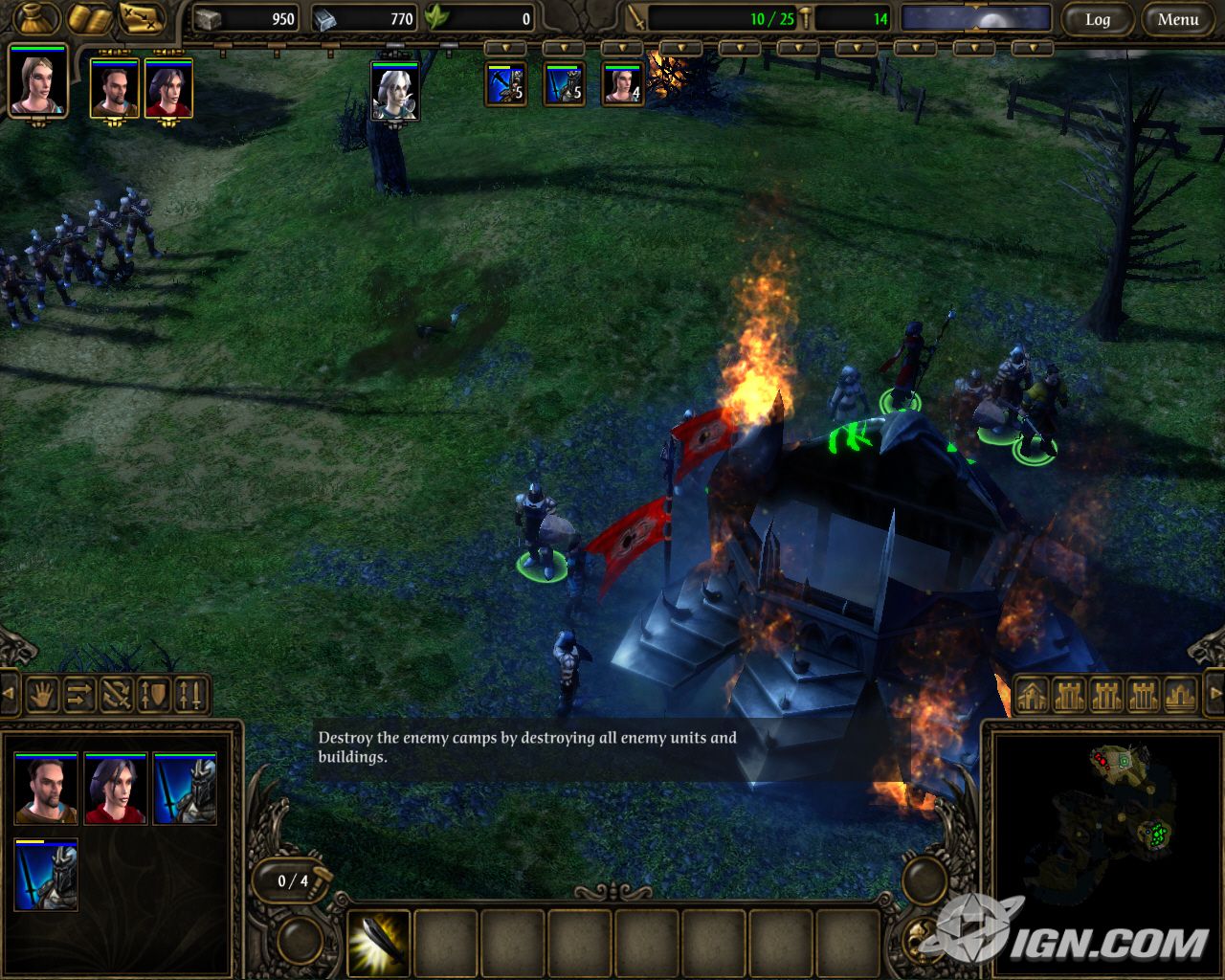
Task: Collapse the command bar with the left arrow
Action: [x=8, y=691]
